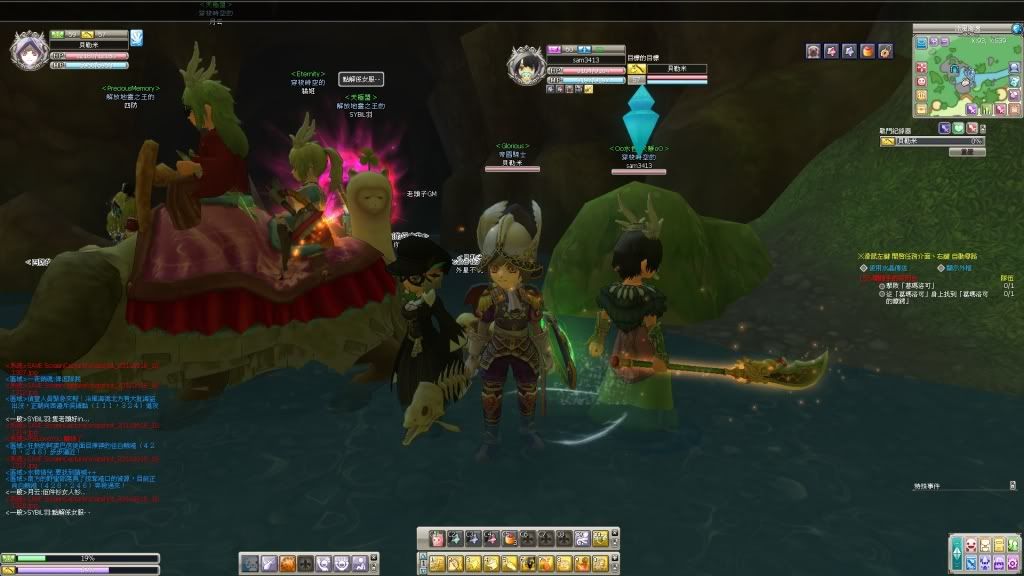The image size is (1024, 576).
Task: Activate the first yellow skill in the main hotbar
Action: click(x=438, y=564)
